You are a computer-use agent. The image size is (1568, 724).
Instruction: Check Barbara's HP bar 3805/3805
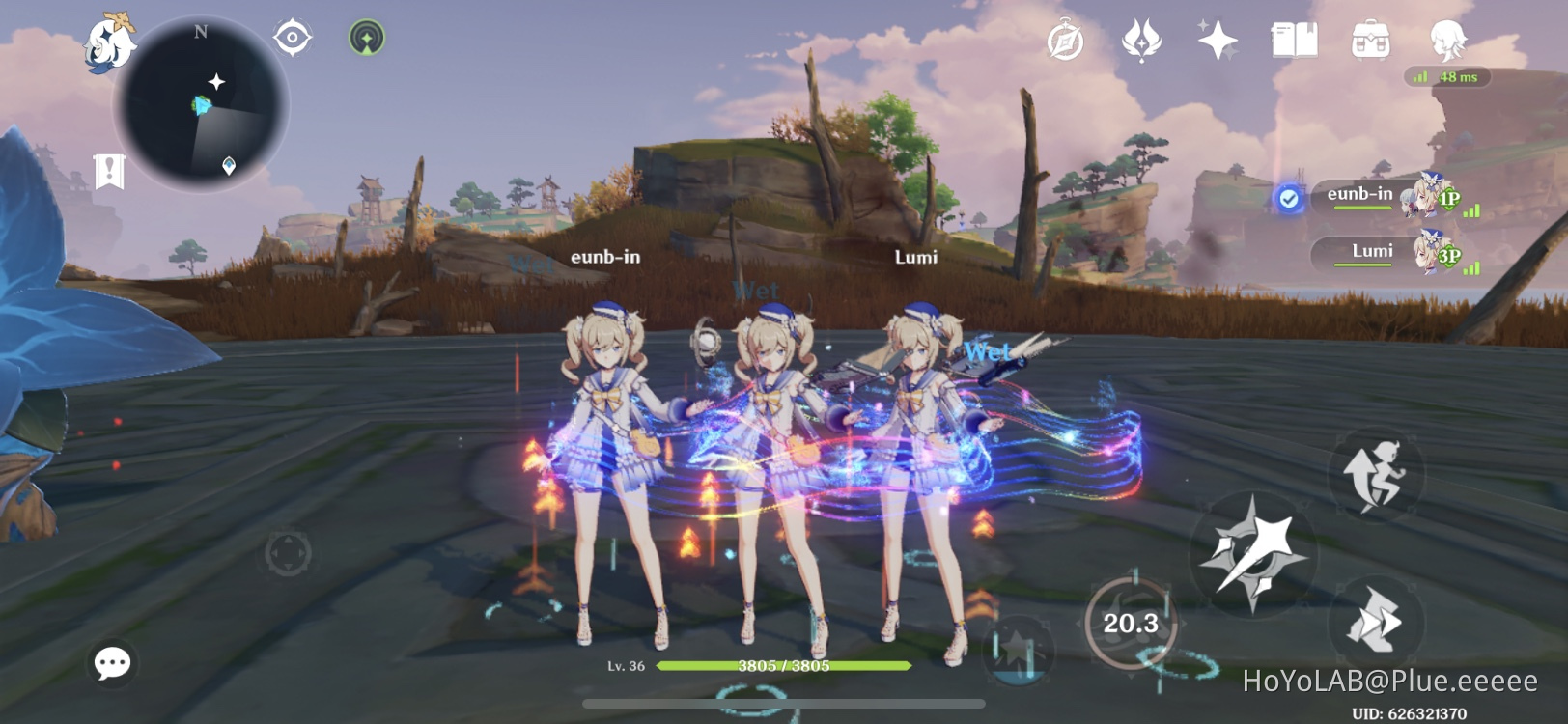tap(782, 664)
